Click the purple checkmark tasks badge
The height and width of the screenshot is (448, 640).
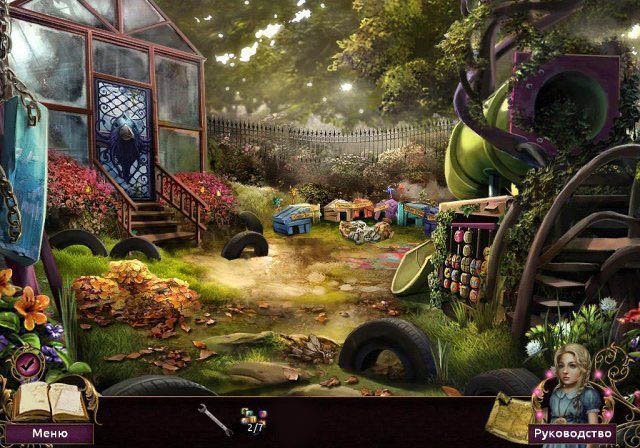[x=27, y=364]
